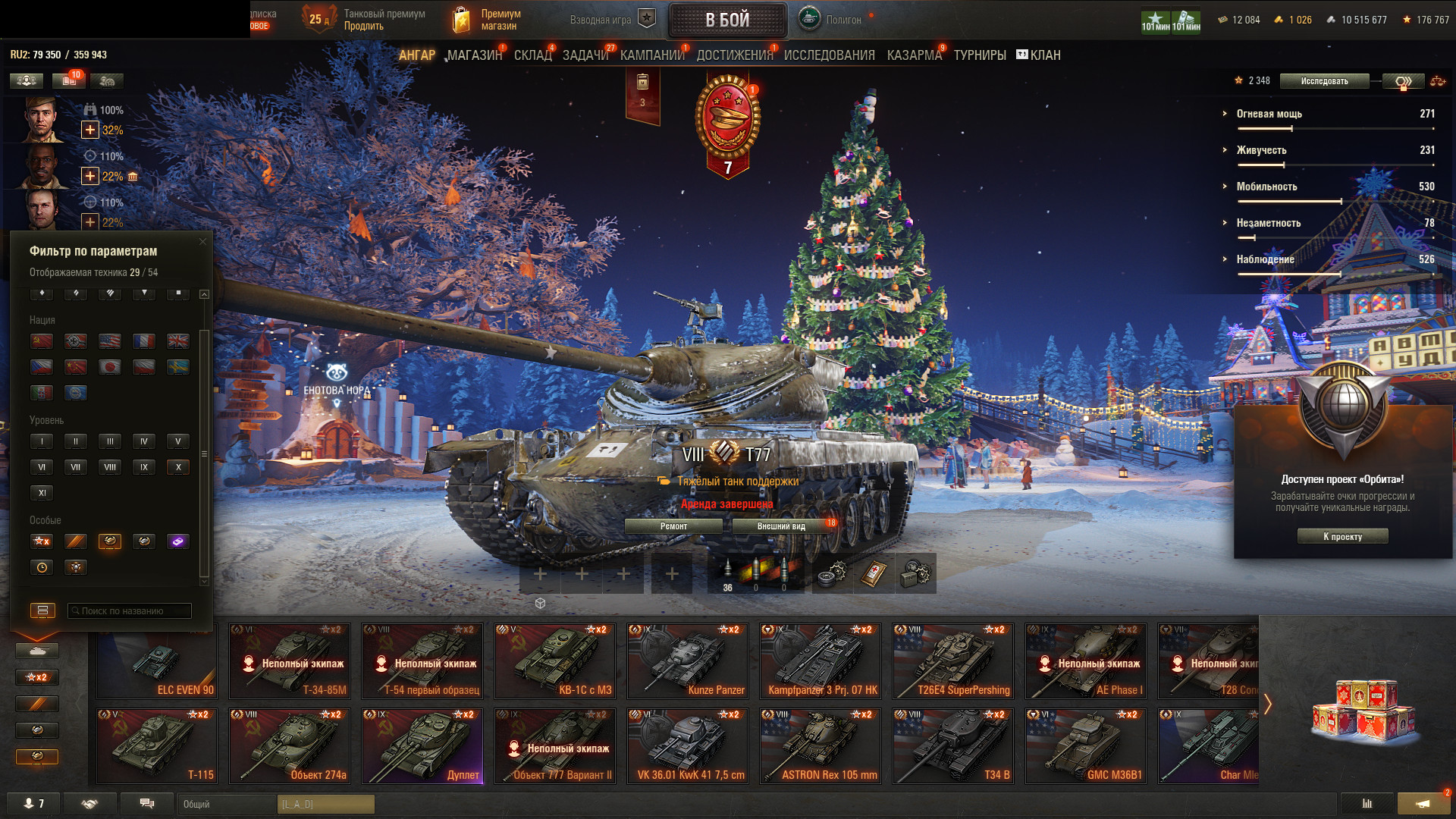This screenshot has height=819, width=1456.
Task: Pick the ASTRON Rex 105 mm tank
Action: pyautogui.click(x=821, y=746)
